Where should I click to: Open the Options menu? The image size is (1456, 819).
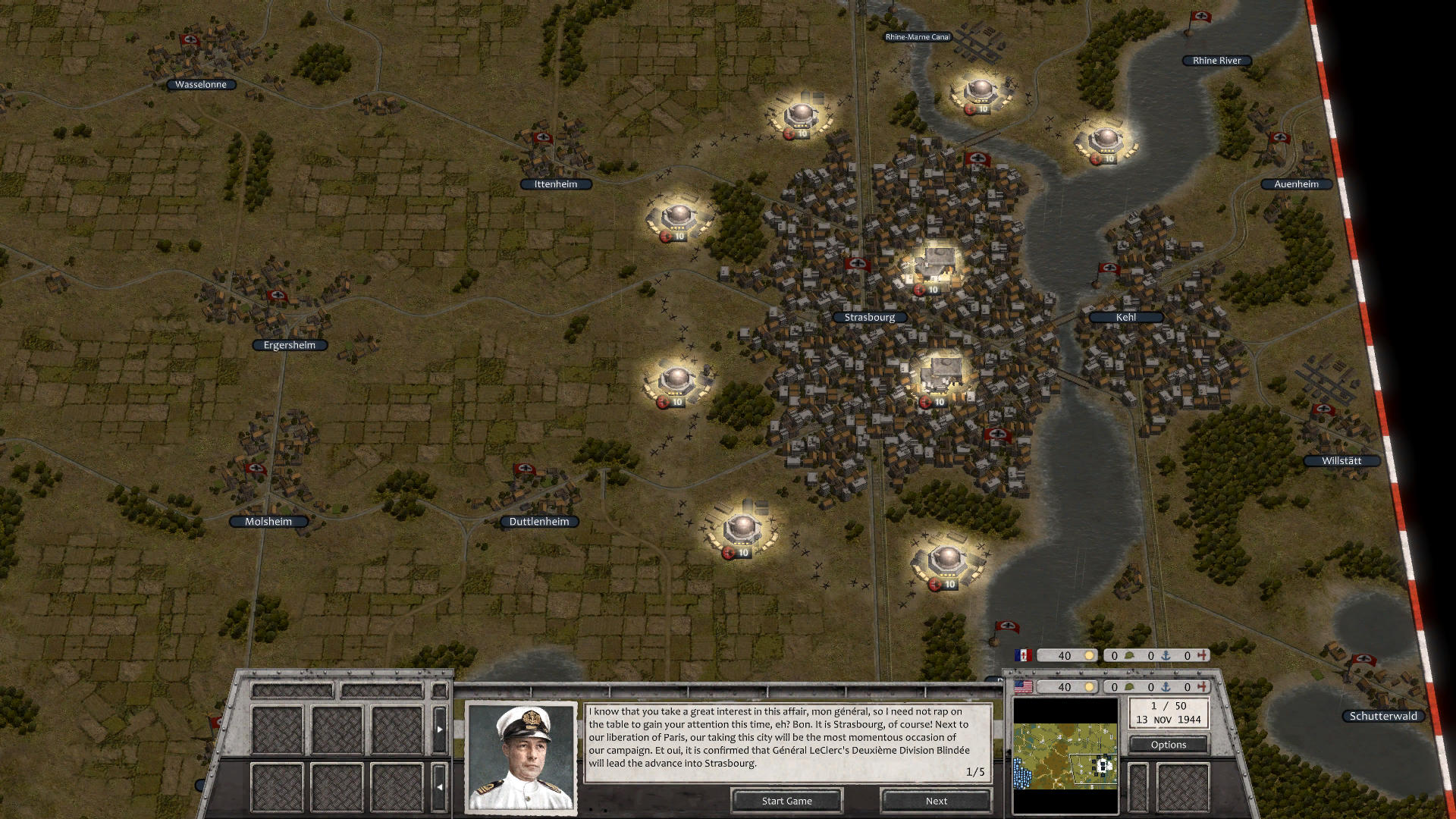click(1168, 744)
